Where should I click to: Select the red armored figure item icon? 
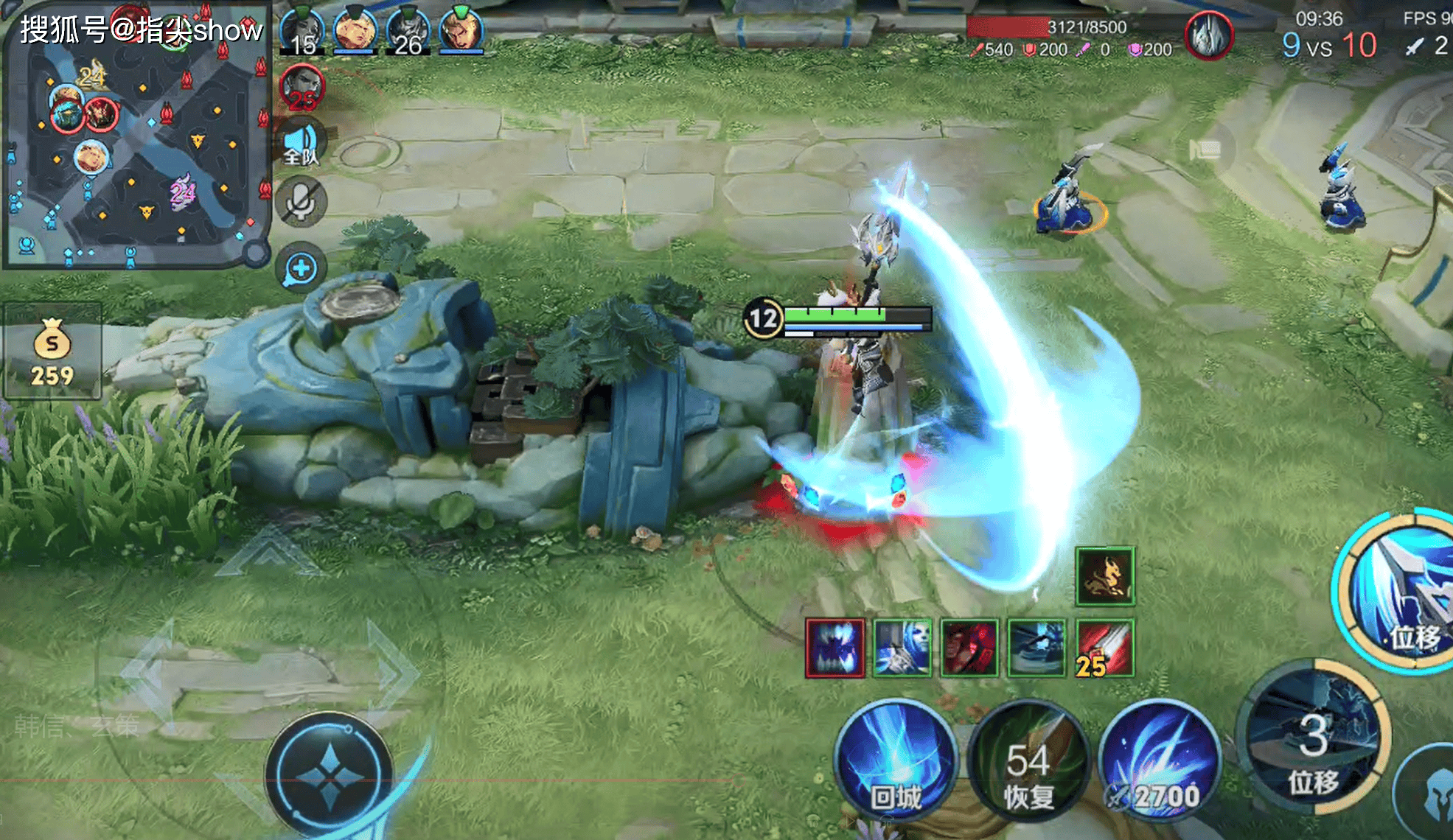tap(969, 648)
